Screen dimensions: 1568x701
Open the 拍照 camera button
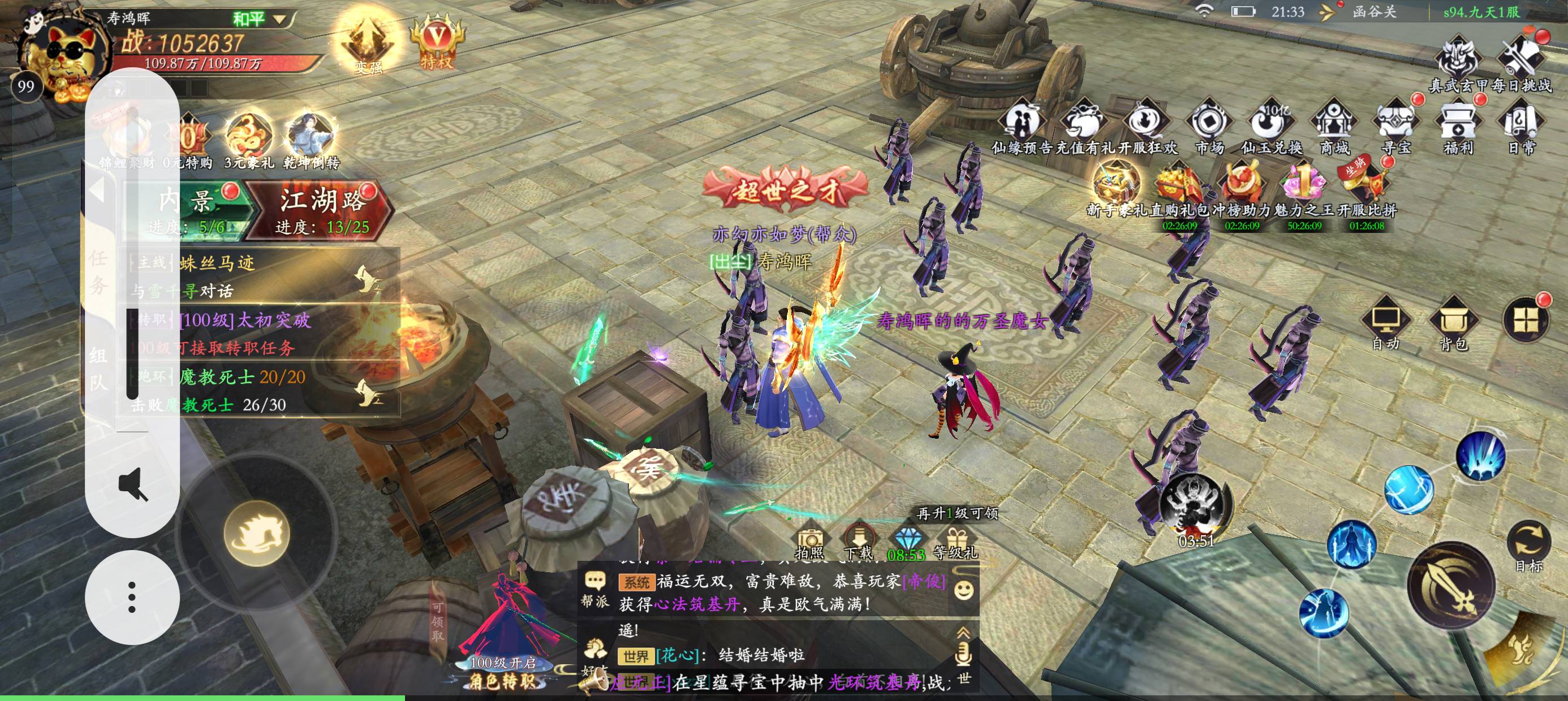[x=810, y=543]
